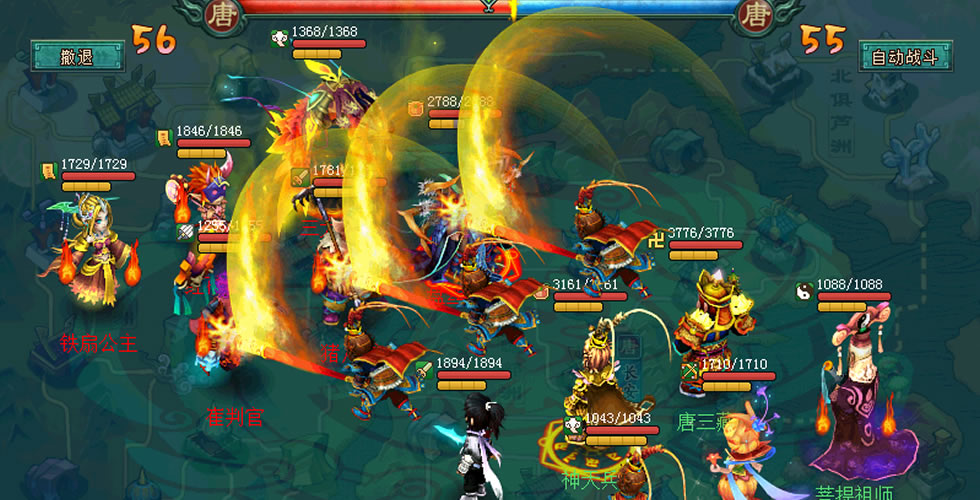This screenshot has width=980, height=500.
Task: Click the 撤退 retreat button
Action: 75,56
